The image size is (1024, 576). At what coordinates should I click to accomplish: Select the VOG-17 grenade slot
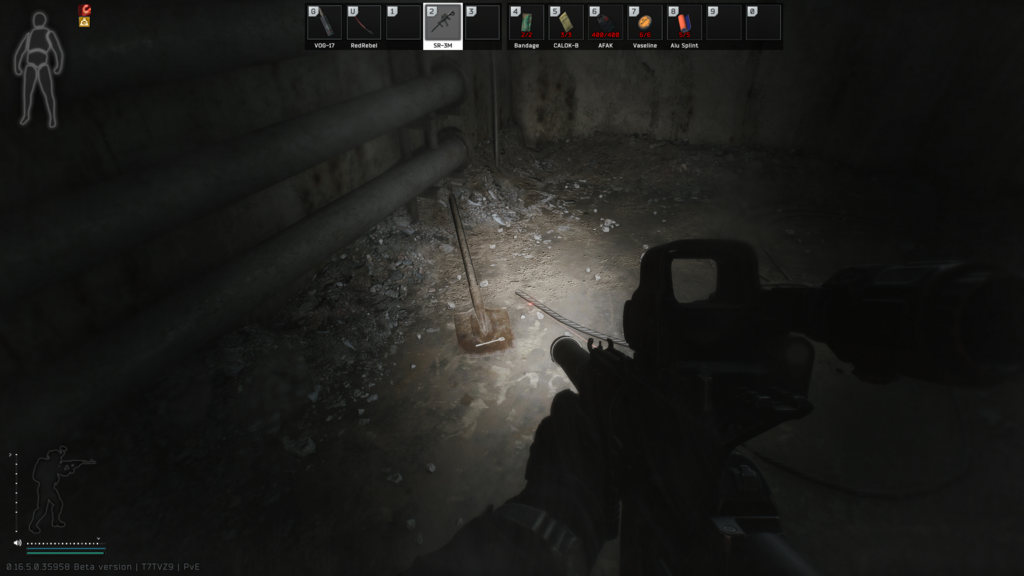324,23
